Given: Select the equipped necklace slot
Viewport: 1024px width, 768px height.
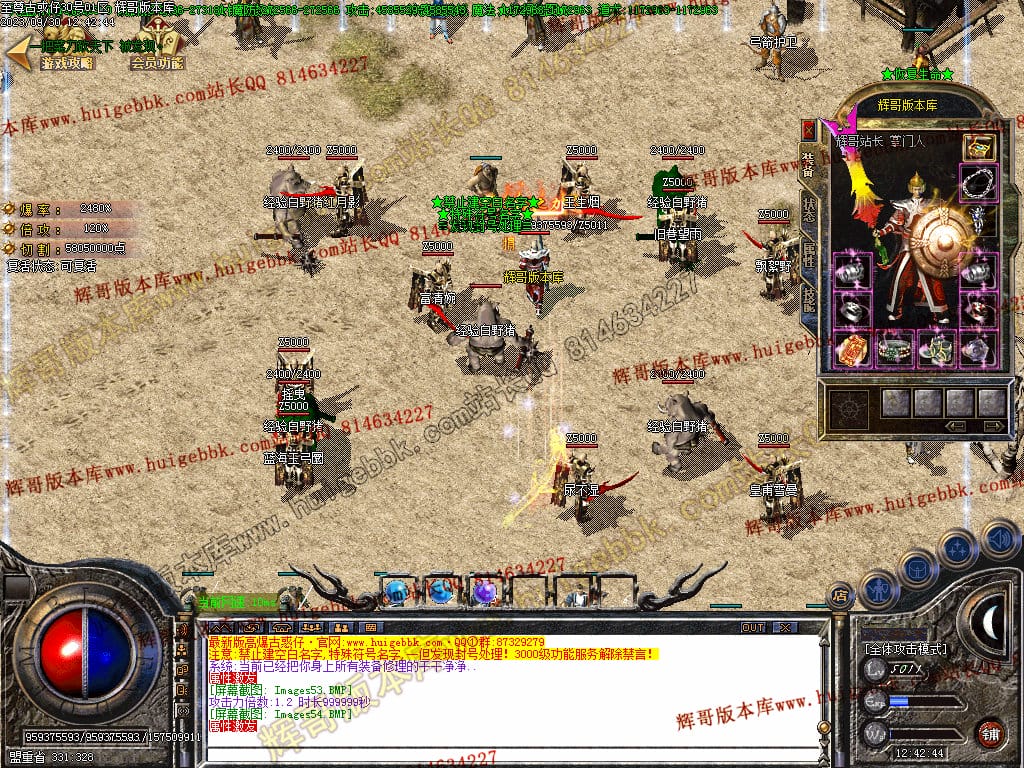Looking at the screenshot, I should (978, 183).
